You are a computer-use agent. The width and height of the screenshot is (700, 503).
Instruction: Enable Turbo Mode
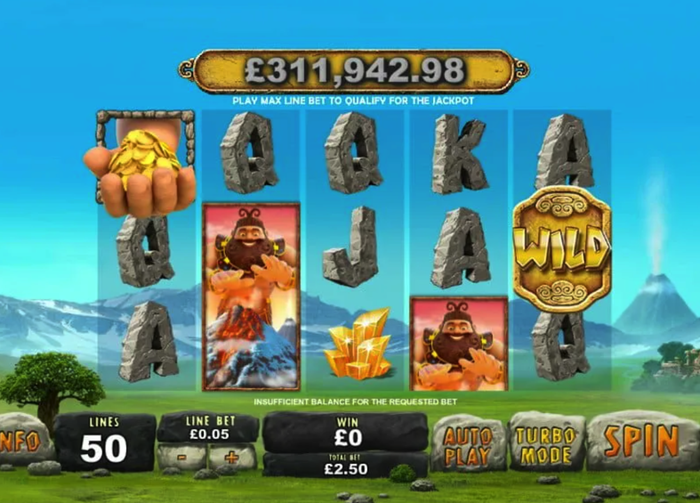point(547,441)
